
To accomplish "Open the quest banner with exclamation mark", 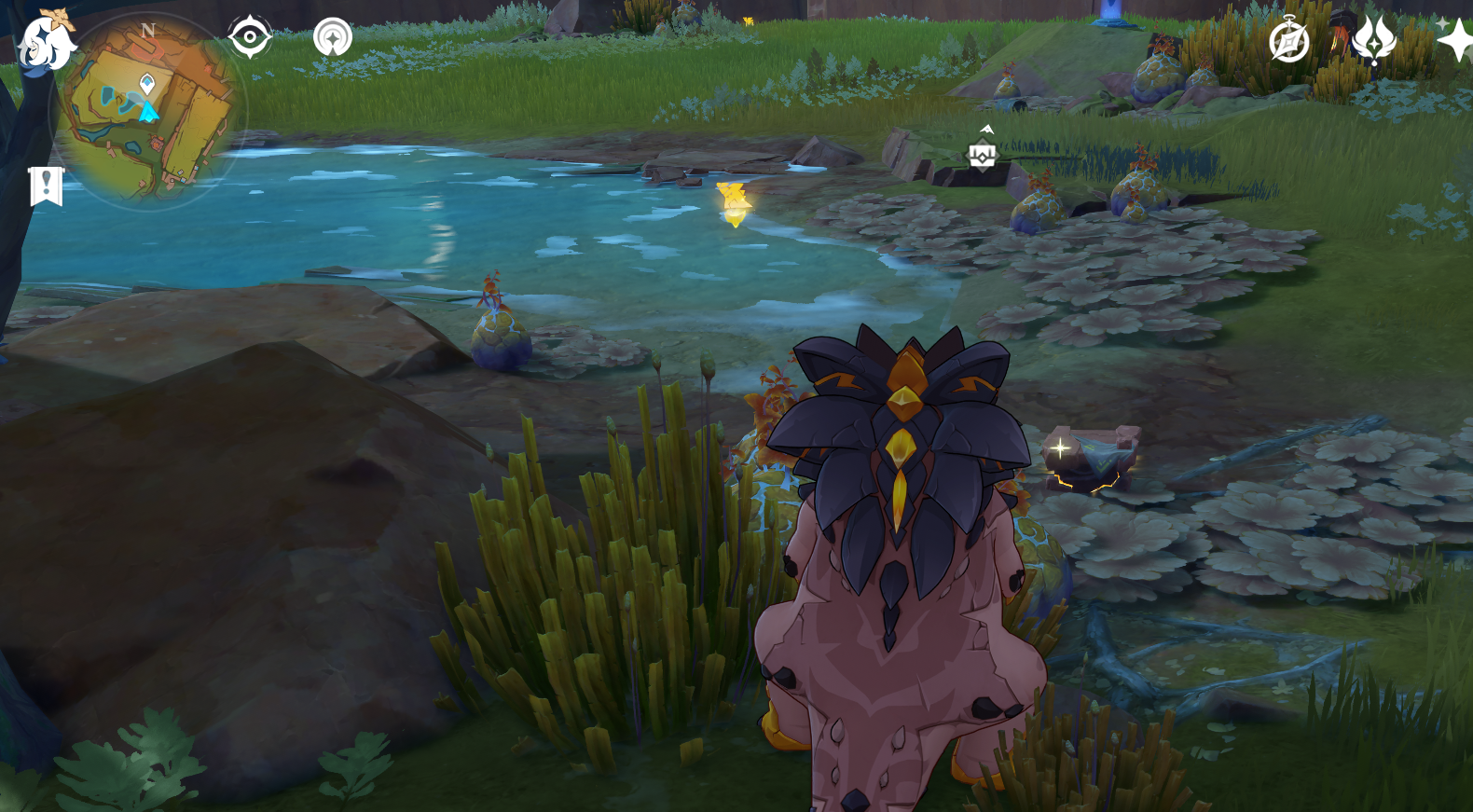I will tap(46, 186).
